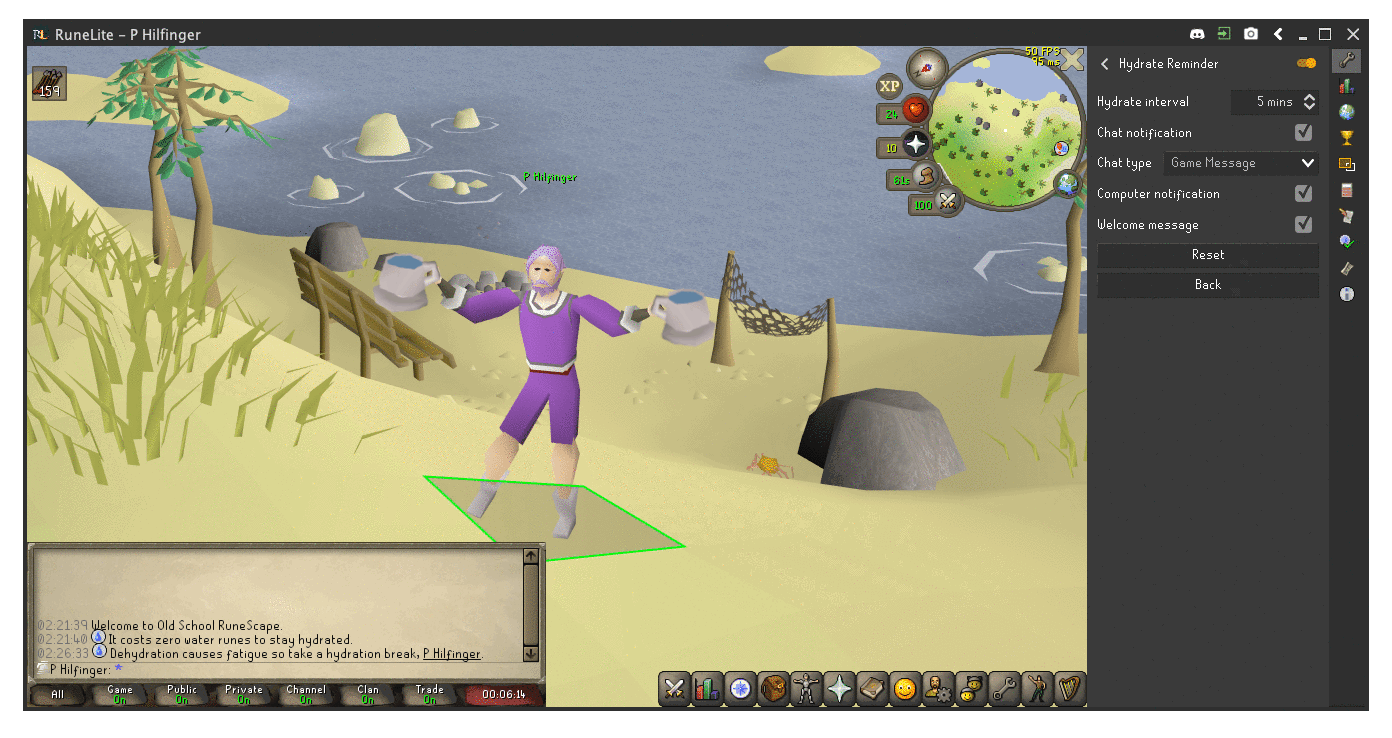Click the minimap
The height and width of the screenshot is (738, 1392).
click(x=1003, y=130)
